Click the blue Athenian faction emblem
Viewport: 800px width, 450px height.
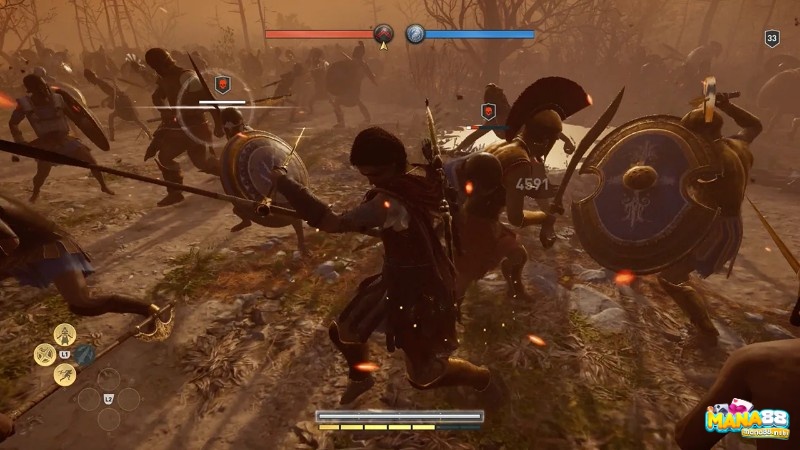415,35
